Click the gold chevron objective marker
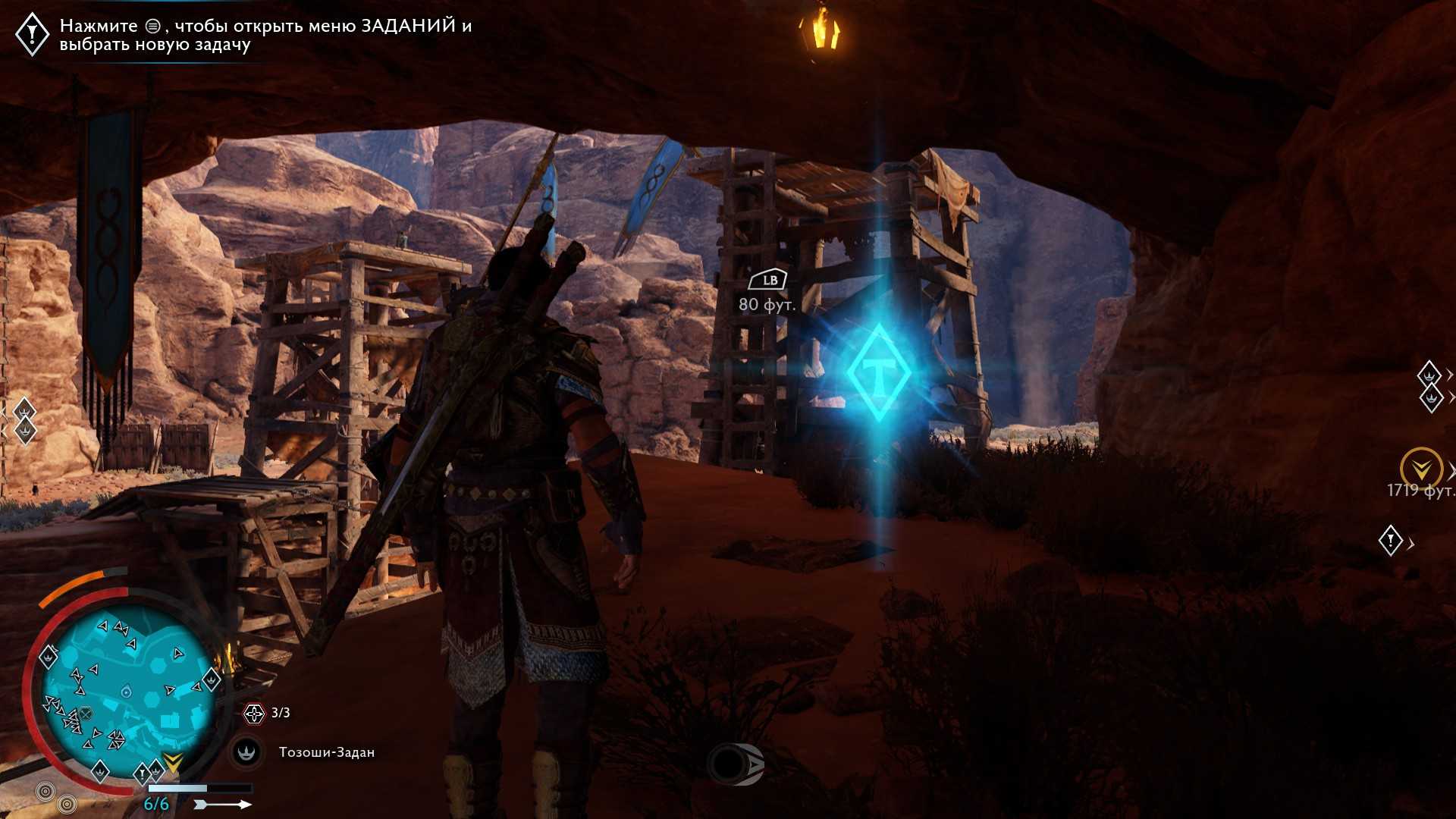Viewport: 1456px width, 819px height. [x=1420, y=467]
